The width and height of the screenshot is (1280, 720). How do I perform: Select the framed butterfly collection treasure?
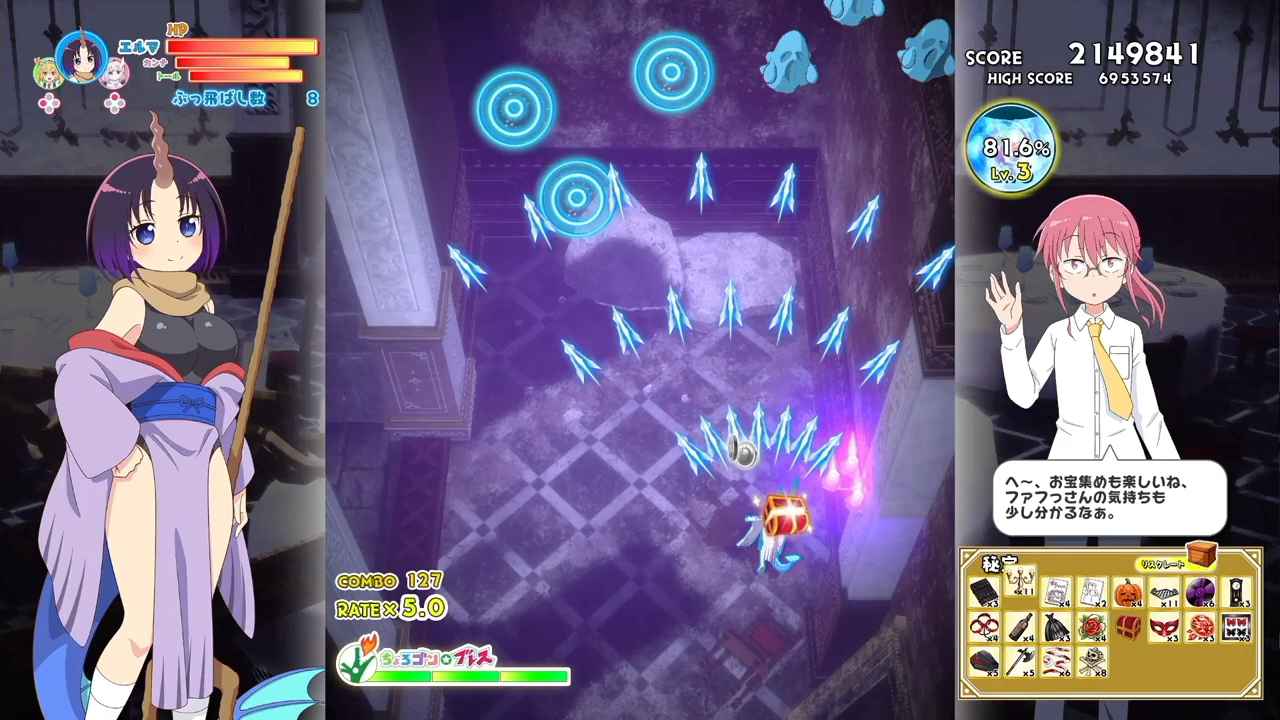[x=1236, y=627]
